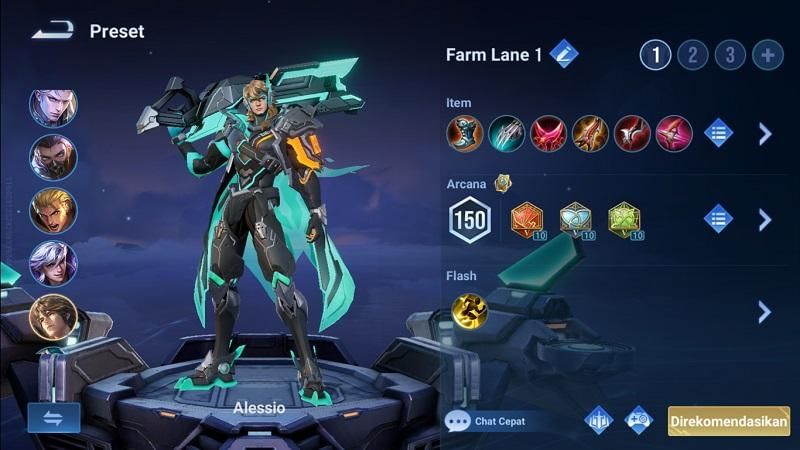The width and height of the screenshot is (800, 450).
Task: Select the Arcana level 150 hexagon
Action: pos(470,220)
